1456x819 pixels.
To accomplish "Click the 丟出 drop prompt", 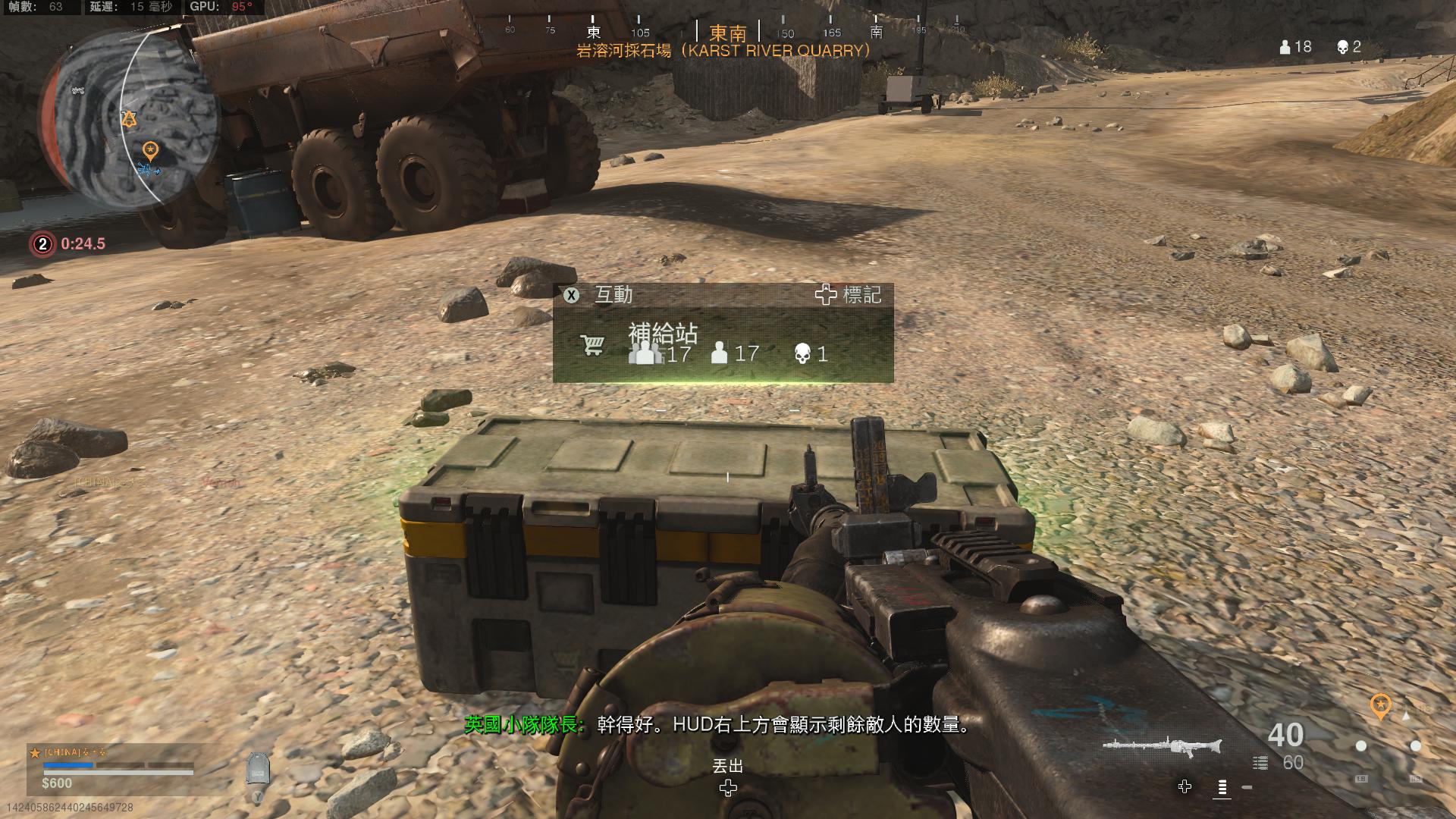I will click(729, 767).
